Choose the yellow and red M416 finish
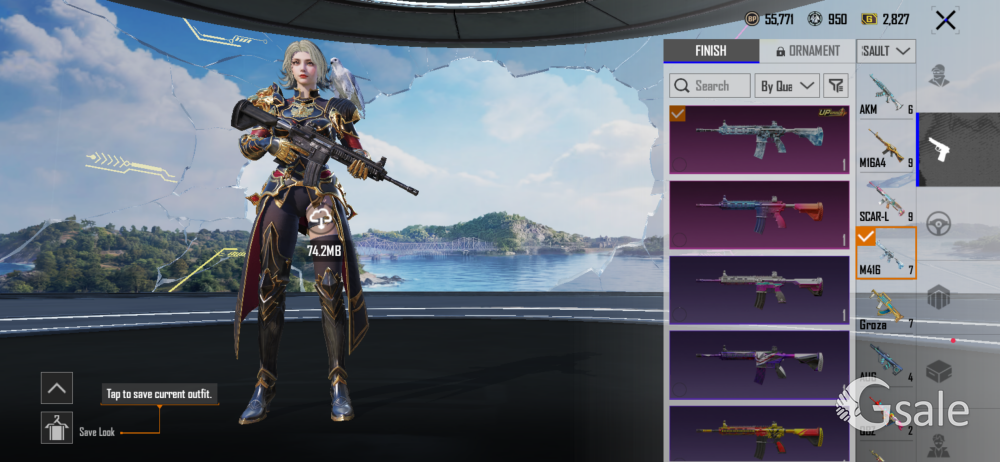 click(758, 433)
